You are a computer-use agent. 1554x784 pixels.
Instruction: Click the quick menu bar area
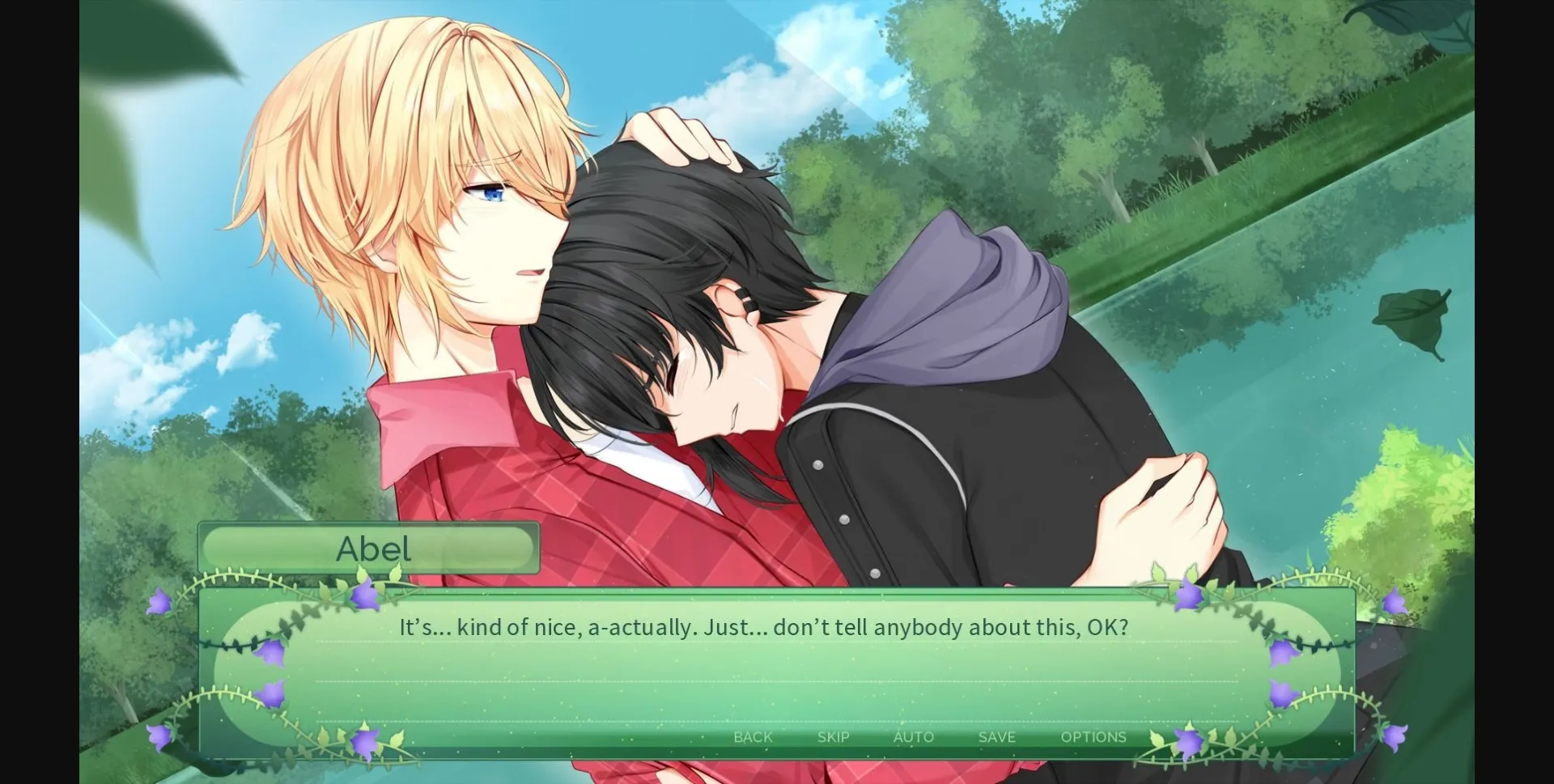point(923,737)
